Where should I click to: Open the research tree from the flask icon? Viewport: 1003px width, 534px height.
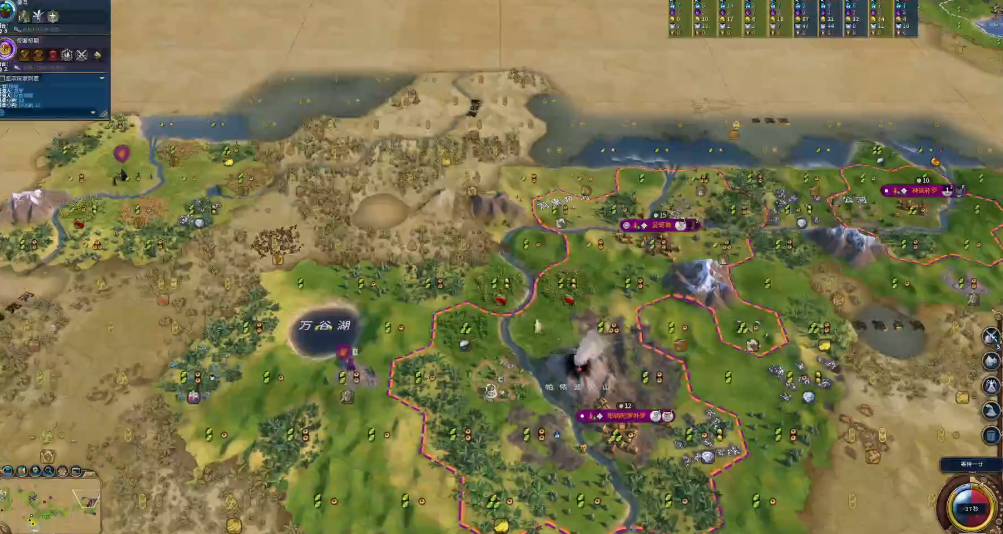pos(7,11)
